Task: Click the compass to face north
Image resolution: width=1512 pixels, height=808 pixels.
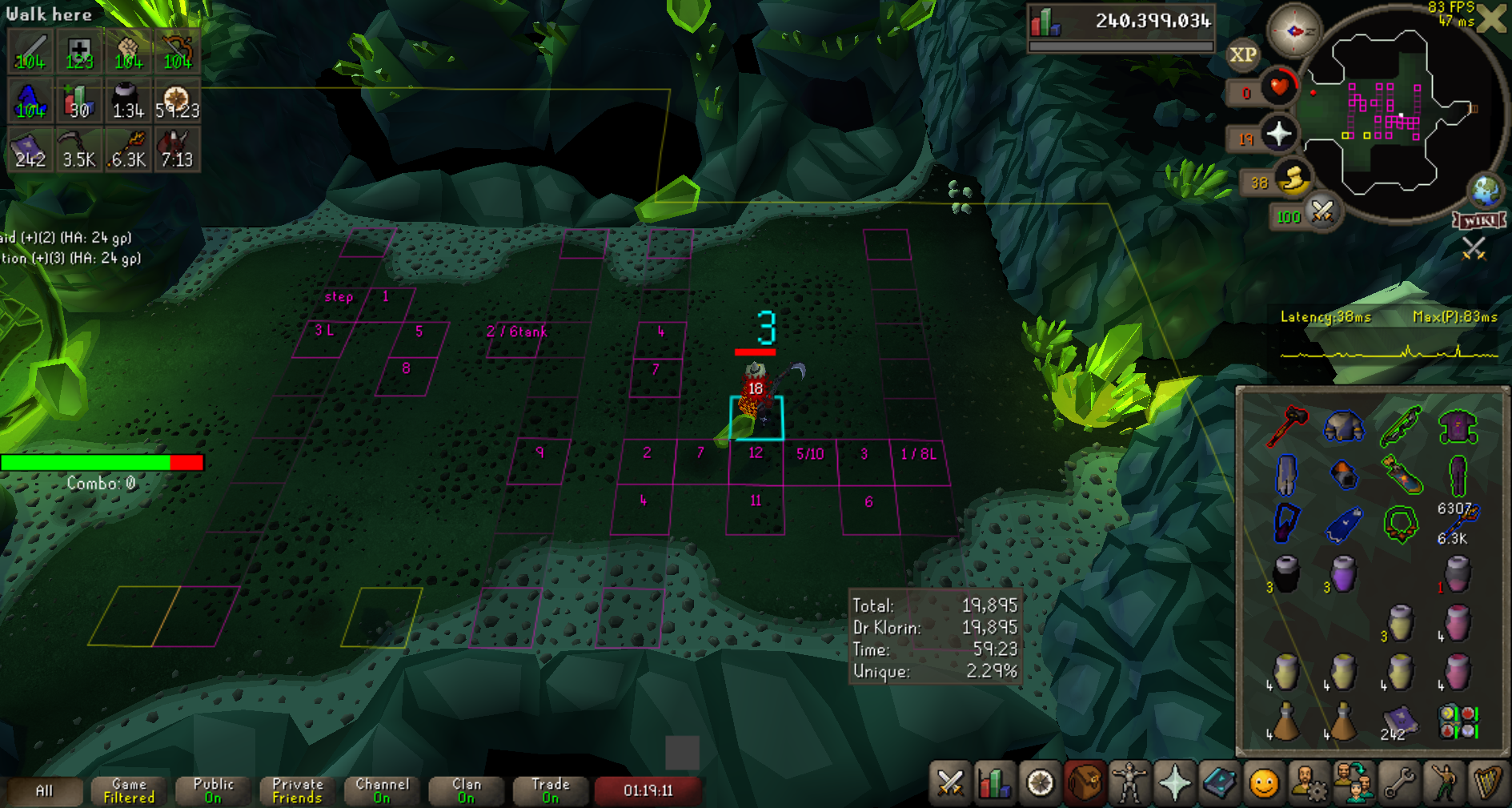Action: point(1293,31)
